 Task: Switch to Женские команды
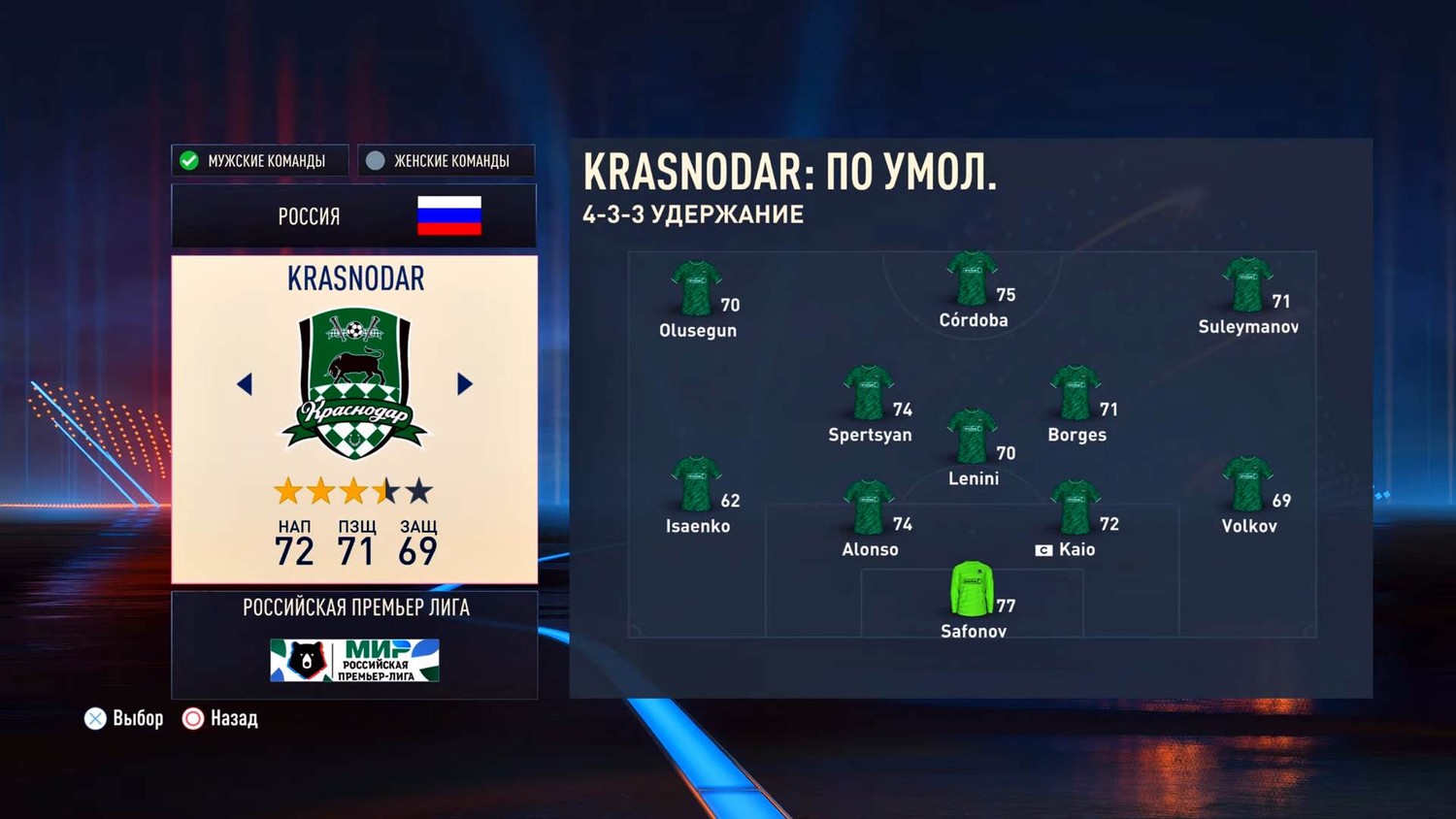(446, 160)
